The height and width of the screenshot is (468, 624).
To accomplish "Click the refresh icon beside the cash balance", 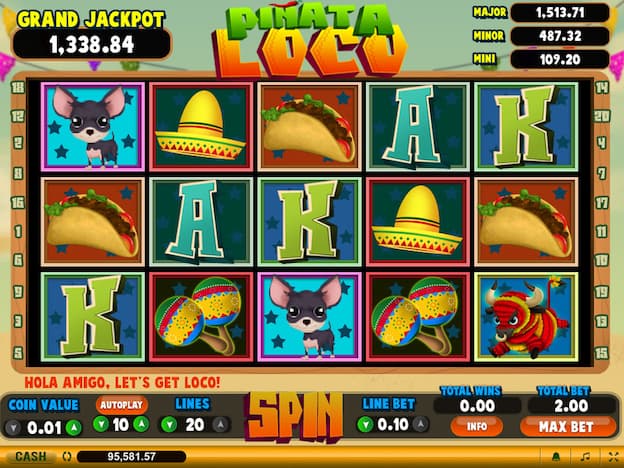I will point(66,457).
